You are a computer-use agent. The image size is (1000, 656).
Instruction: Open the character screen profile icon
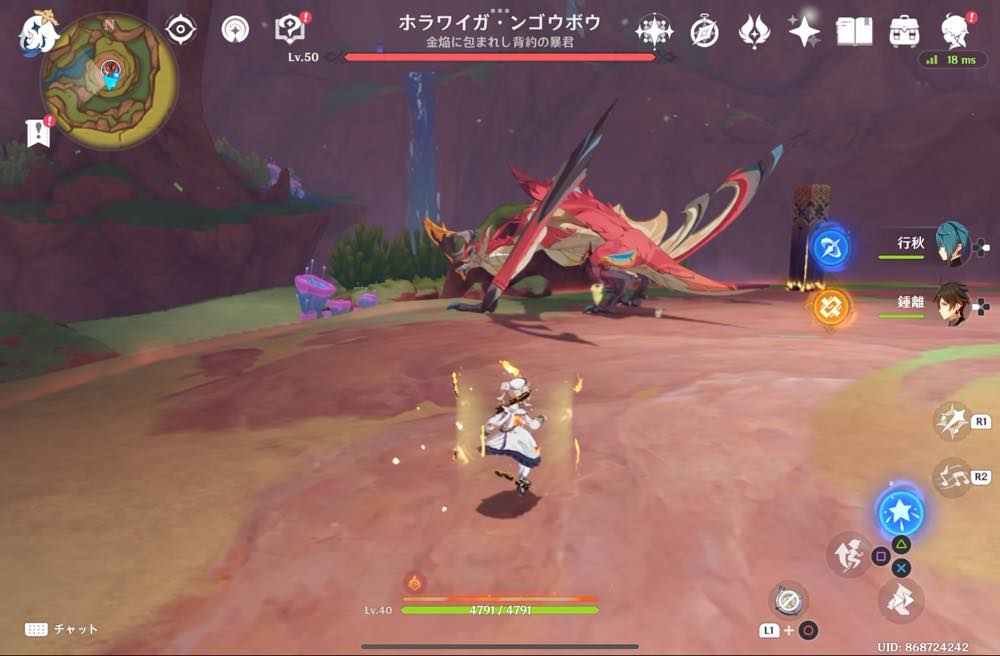click(958, 32)
